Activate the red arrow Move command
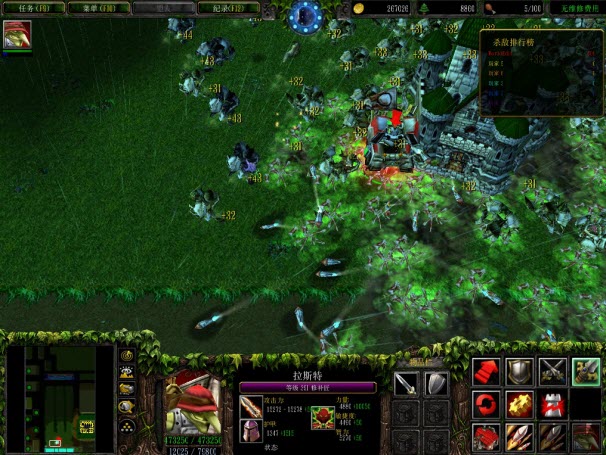 click(487, 372)
